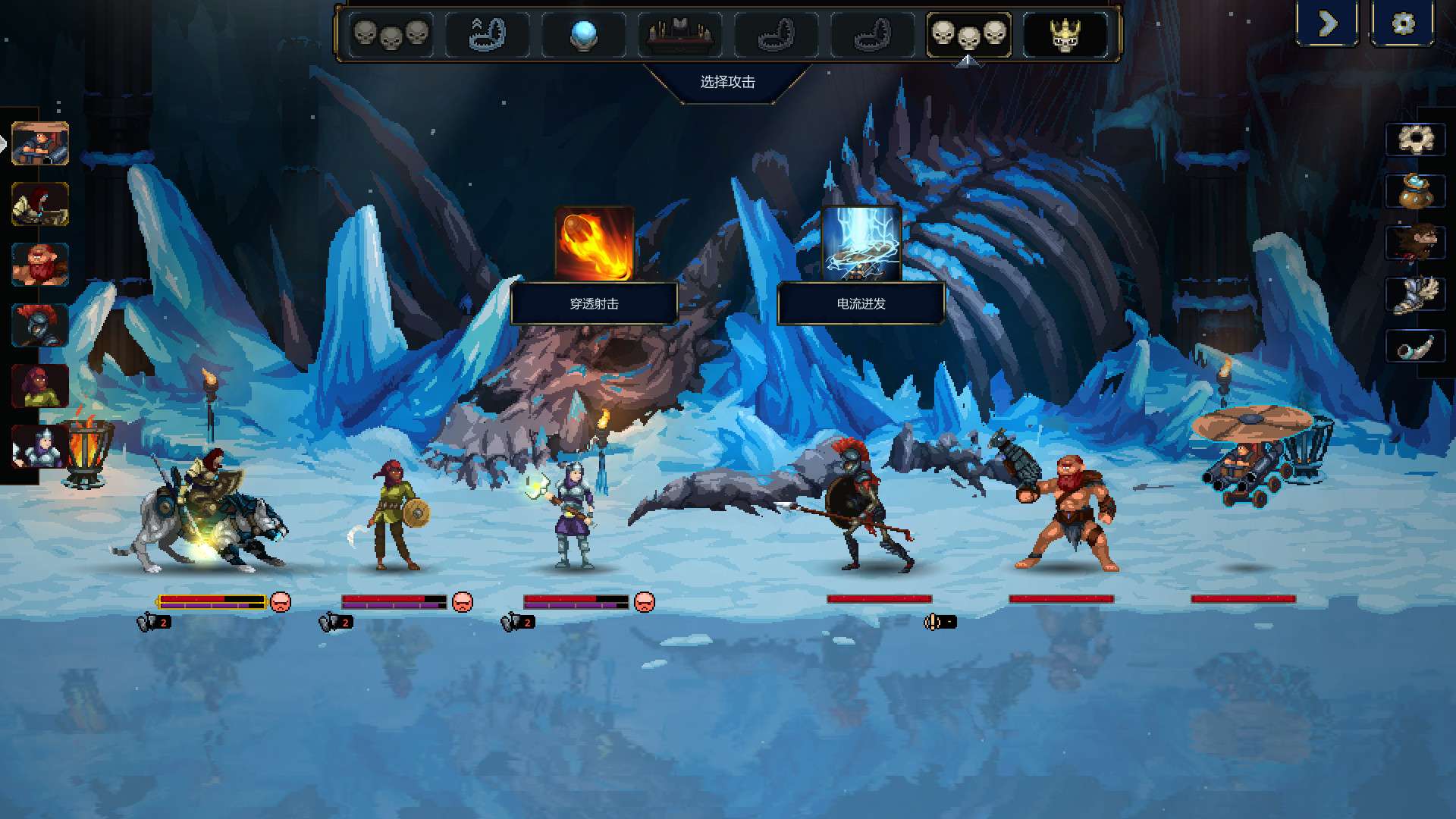Select the fiery 穿透射击 attack icon
Screen dimensions: 1456x819
pos(595,241)
